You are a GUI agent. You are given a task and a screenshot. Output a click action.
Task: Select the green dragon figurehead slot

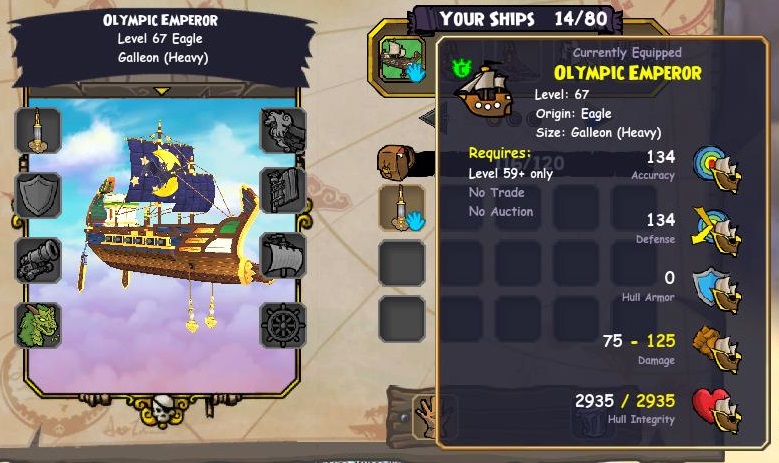[39, 326]
